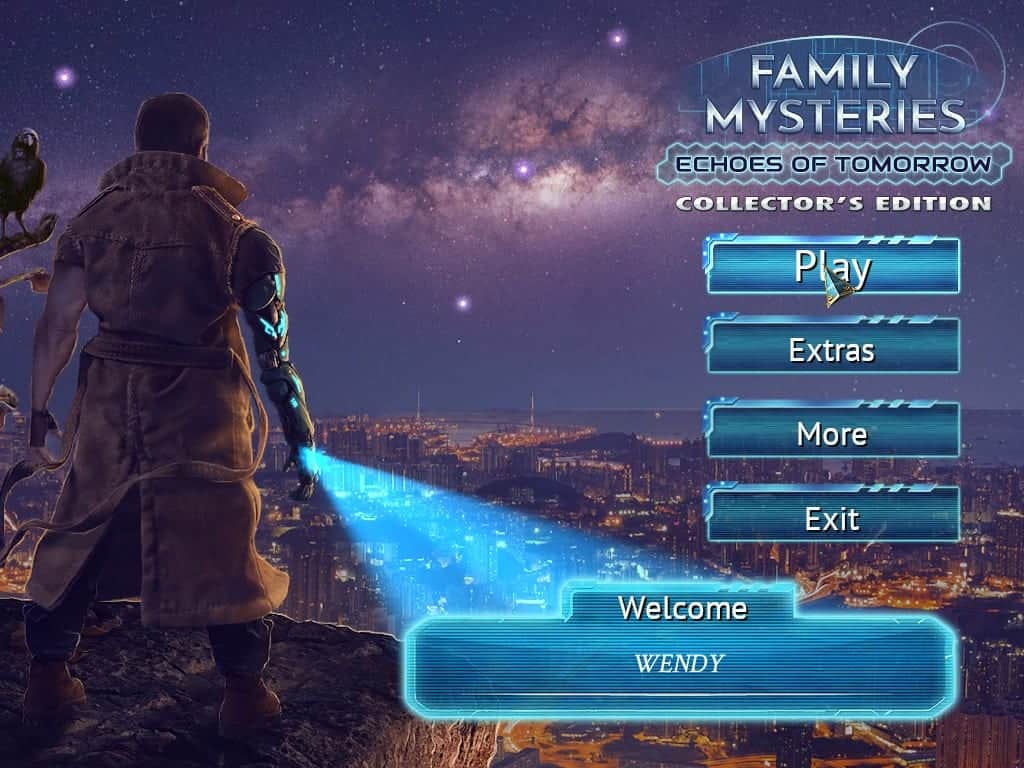Viewport: 1024px width, 768px height.
Task: Change the WENDY player profile
Action: coord(680,663)
